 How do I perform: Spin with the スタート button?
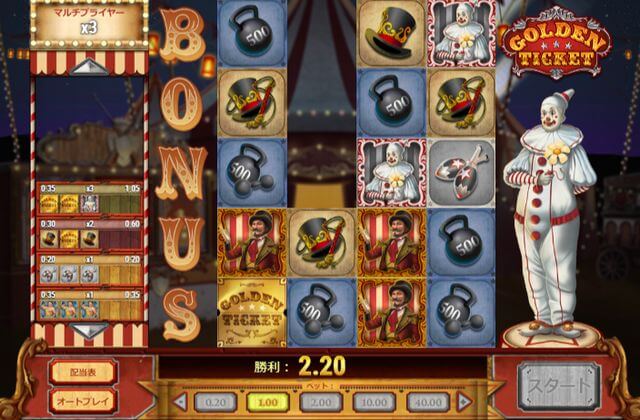click(558, 385)
